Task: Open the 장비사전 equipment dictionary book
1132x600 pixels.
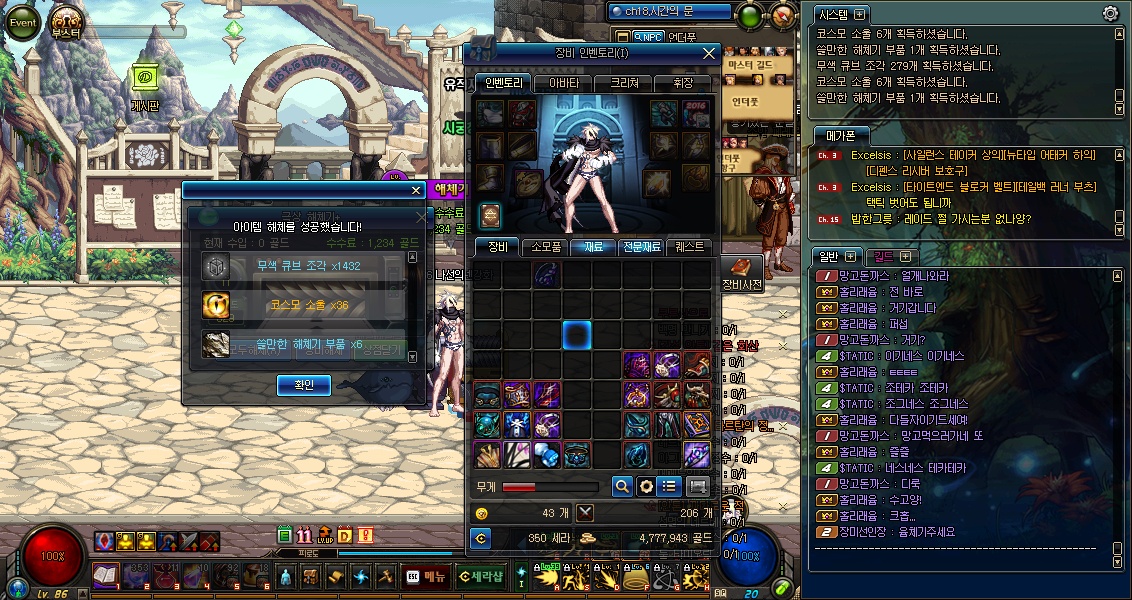Action: [741, 269]
